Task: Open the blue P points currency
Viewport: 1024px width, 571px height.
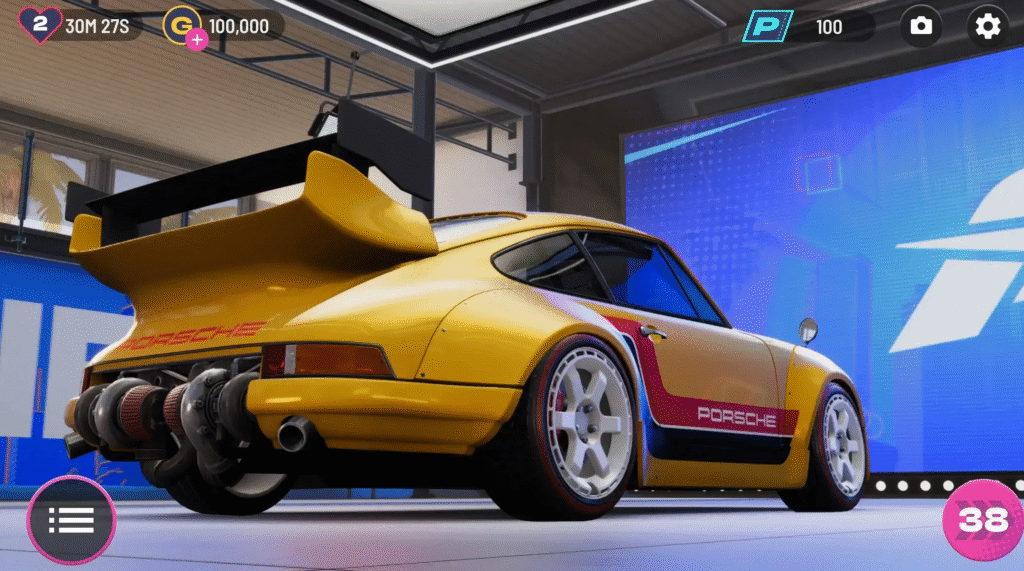Action: point(767,26)
